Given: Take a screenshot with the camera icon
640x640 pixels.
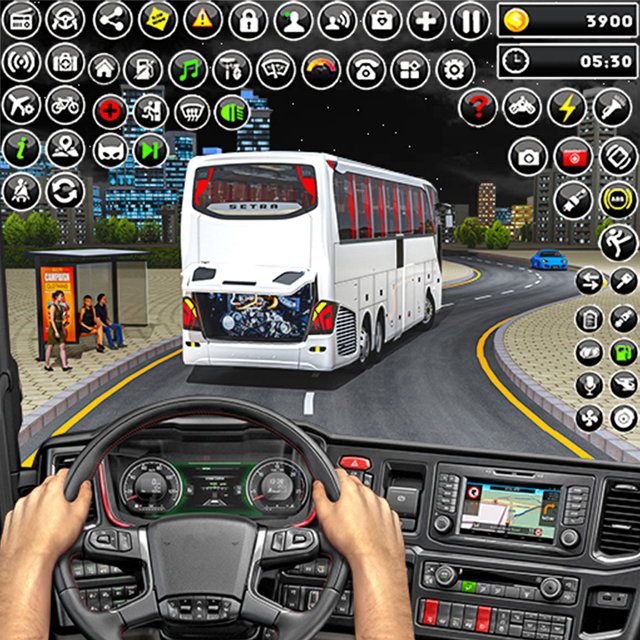Looking at the screenshot, I should click(527, 156).
